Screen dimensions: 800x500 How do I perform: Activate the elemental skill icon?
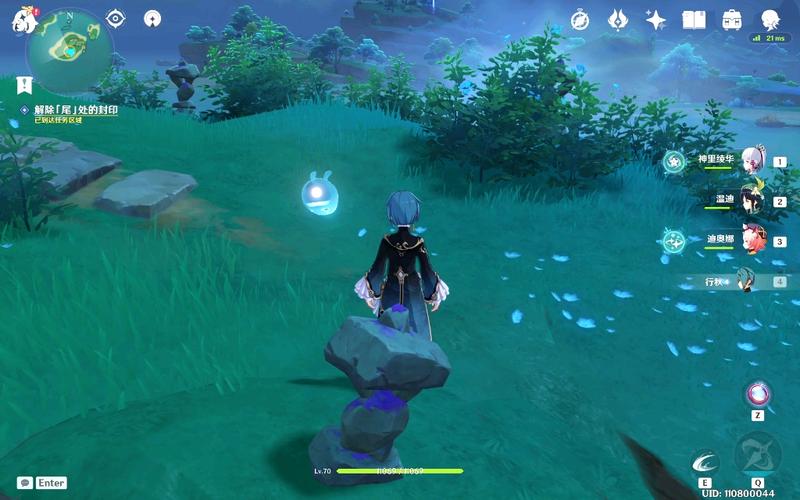(705, 462)
